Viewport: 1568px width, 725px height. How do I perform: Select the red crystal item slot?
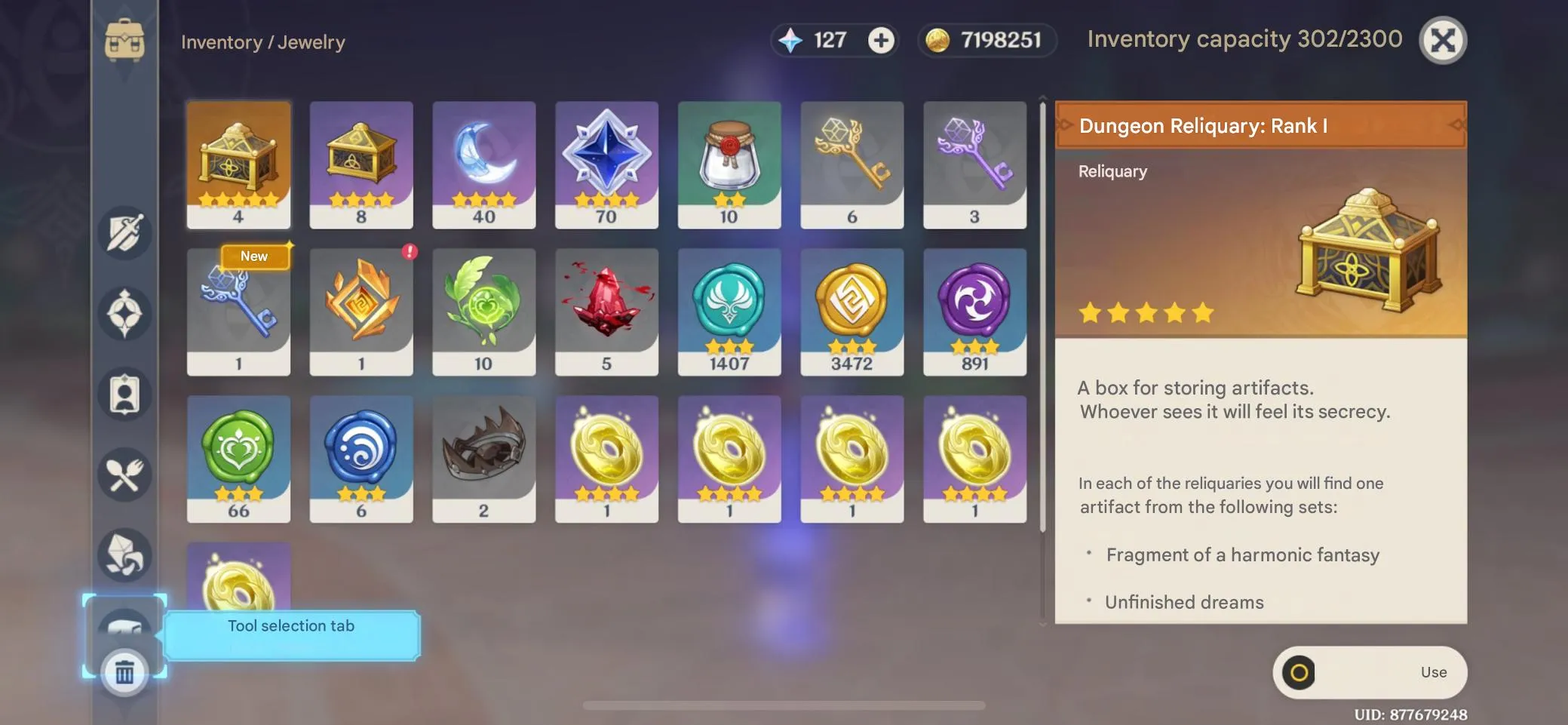pyautogui.click(x=606, y=312)
